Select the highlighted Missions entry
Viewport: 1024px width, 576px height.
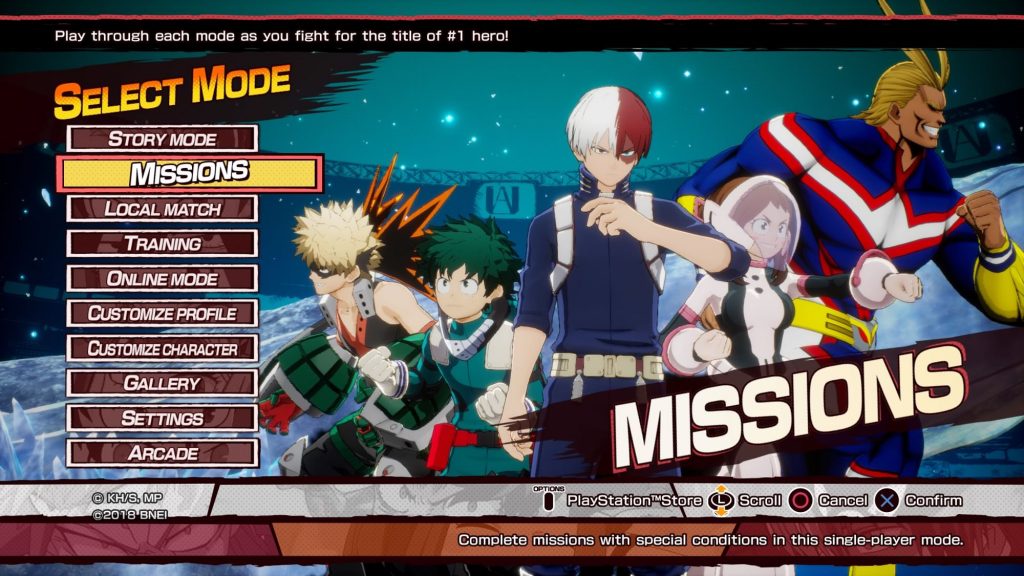point(190,173)
